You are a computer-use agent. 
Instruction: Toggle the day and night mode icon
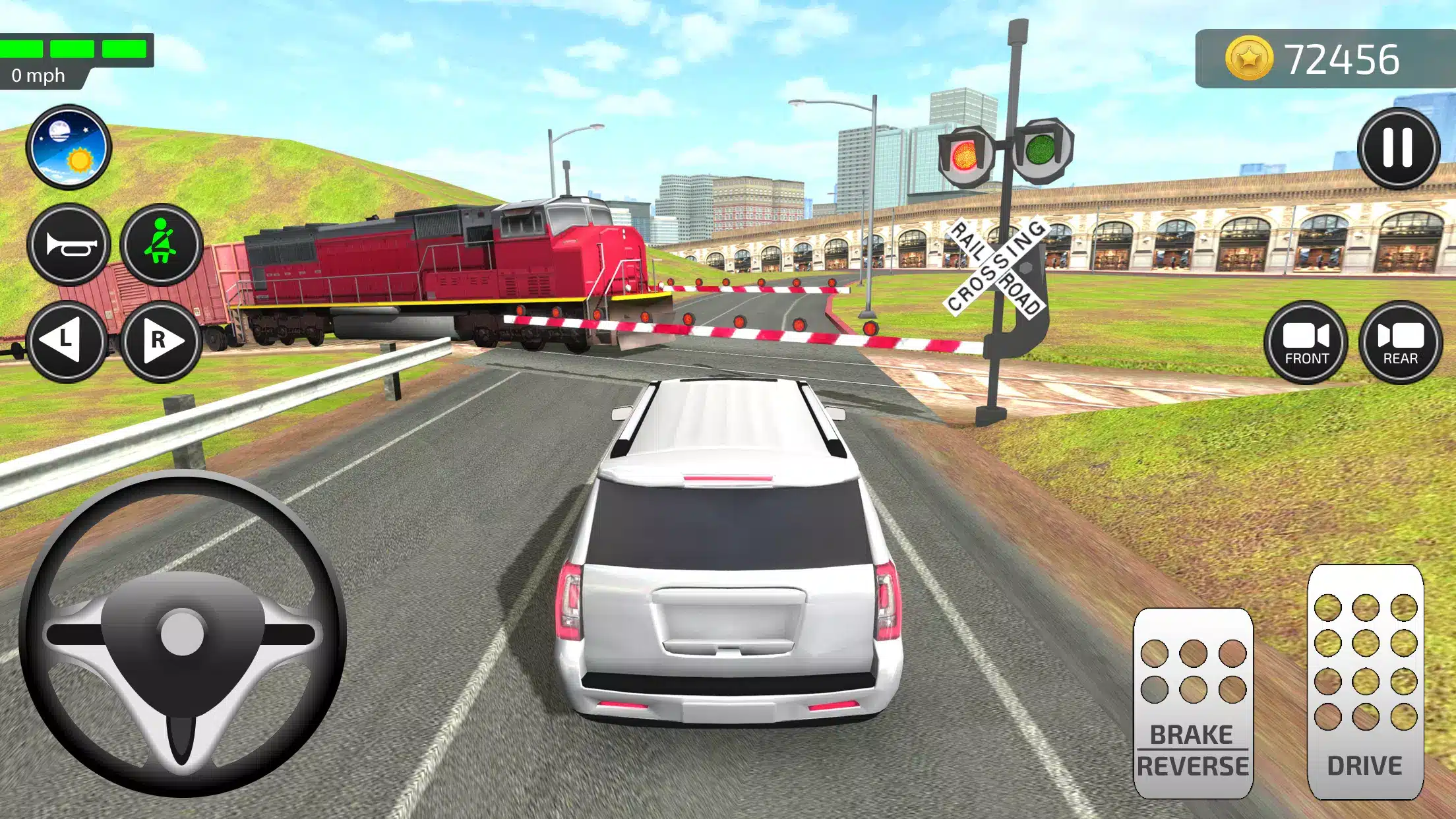[69, 146]
